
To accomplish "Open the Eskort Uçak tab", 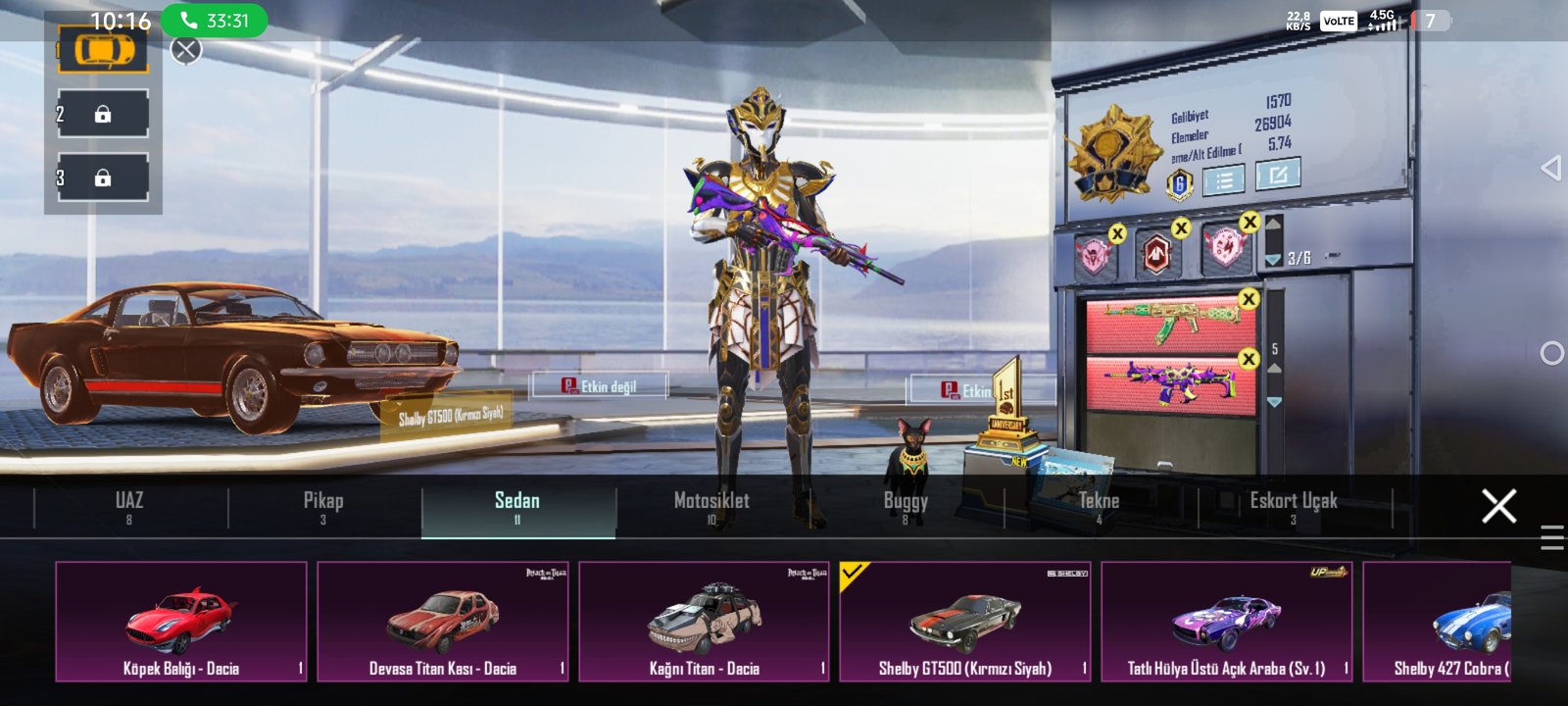I will pyautogui.click(x=1293, y=507).
